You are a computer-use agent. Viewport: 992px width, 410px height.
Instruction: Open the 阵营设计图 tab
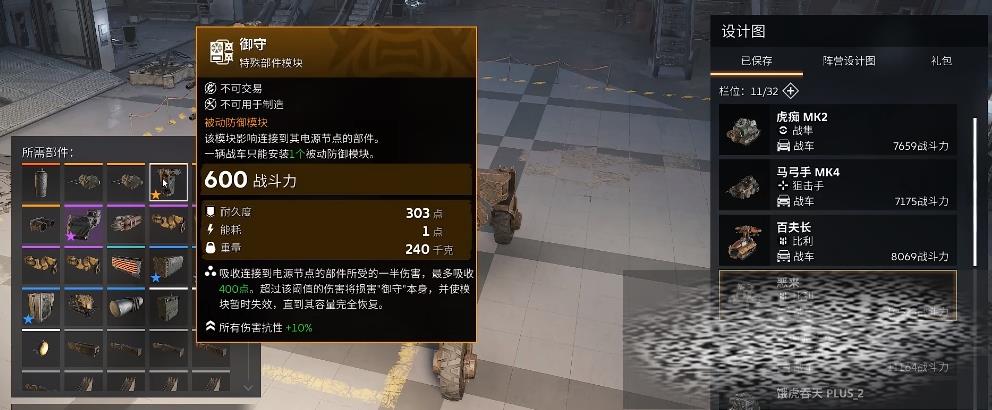point(848,61)
